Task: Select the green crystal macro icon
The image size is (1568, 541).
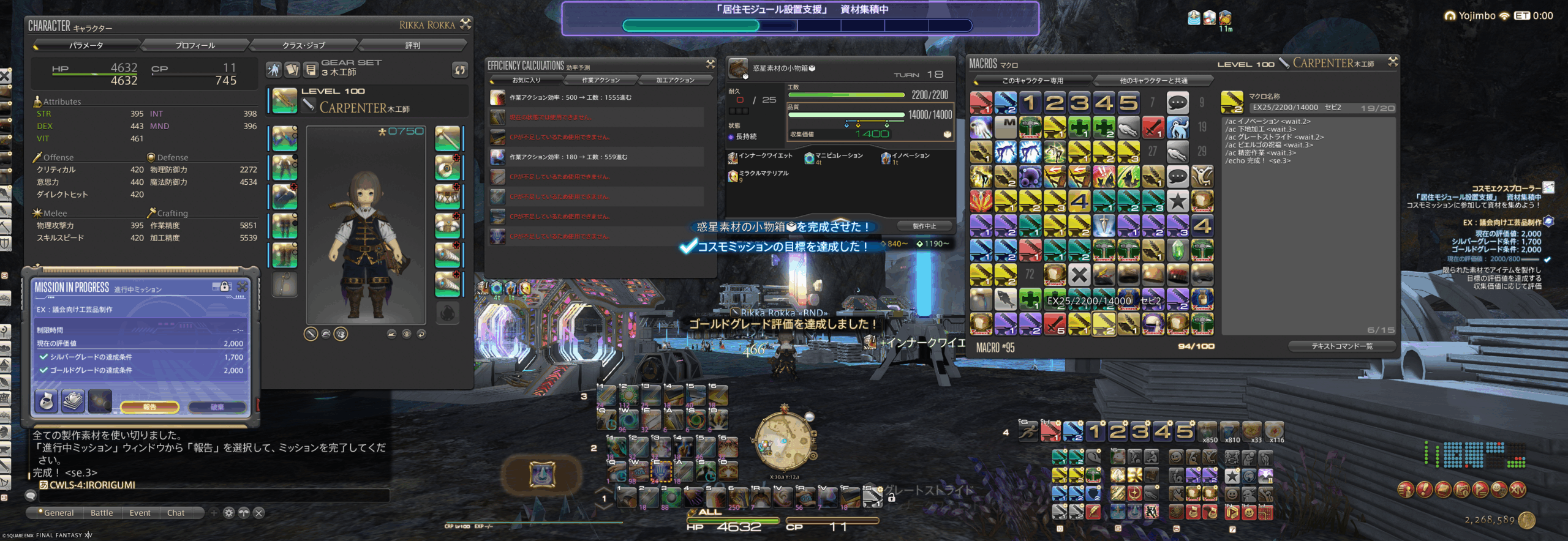Action: 1177,250
